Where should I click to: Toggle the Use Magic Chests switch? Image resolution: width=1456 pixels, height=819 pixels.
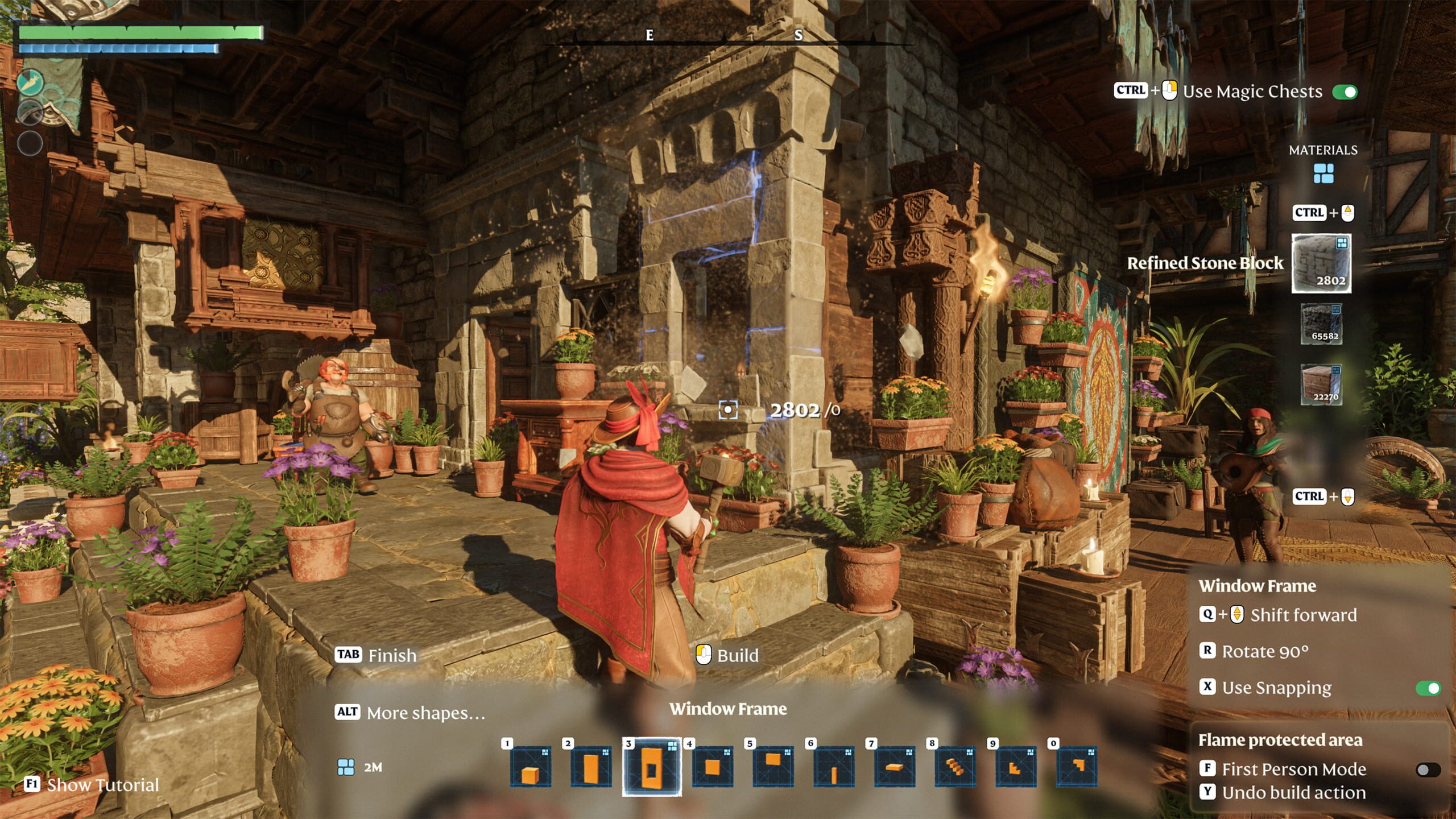(1345, 92)
